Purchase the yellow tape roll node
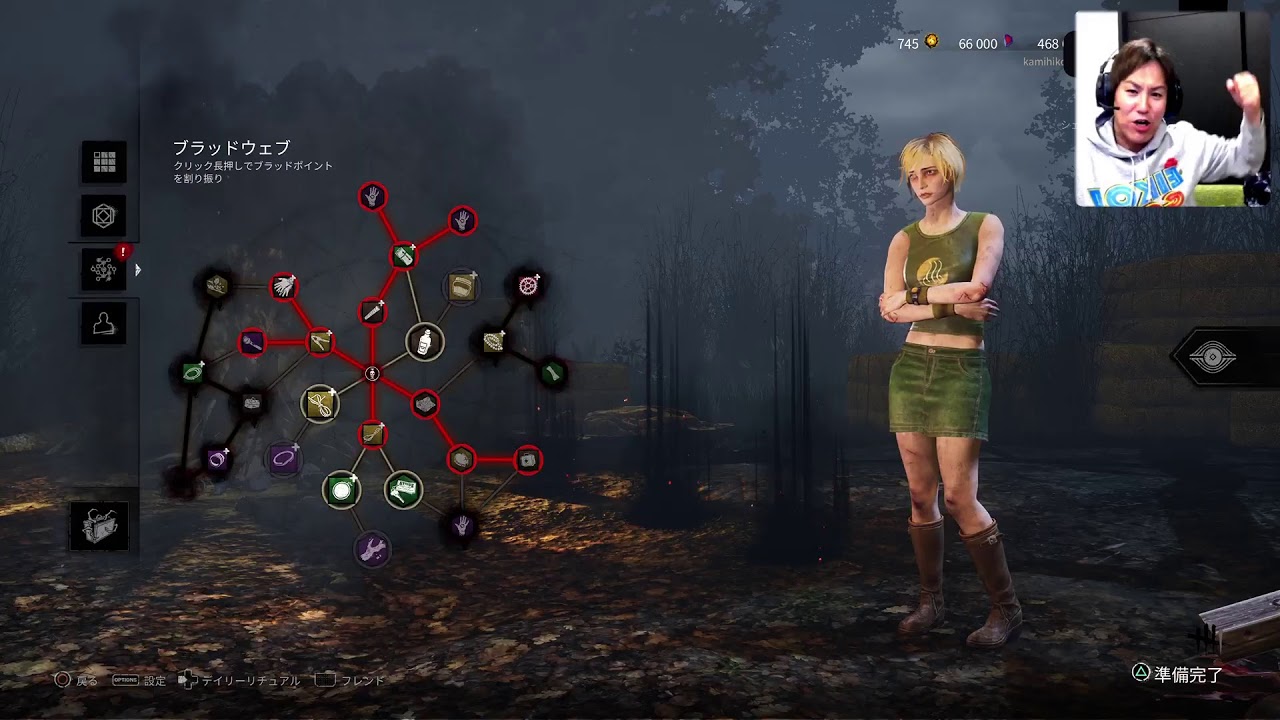The width and height of the screenshot is (1280, 720). 461,288
